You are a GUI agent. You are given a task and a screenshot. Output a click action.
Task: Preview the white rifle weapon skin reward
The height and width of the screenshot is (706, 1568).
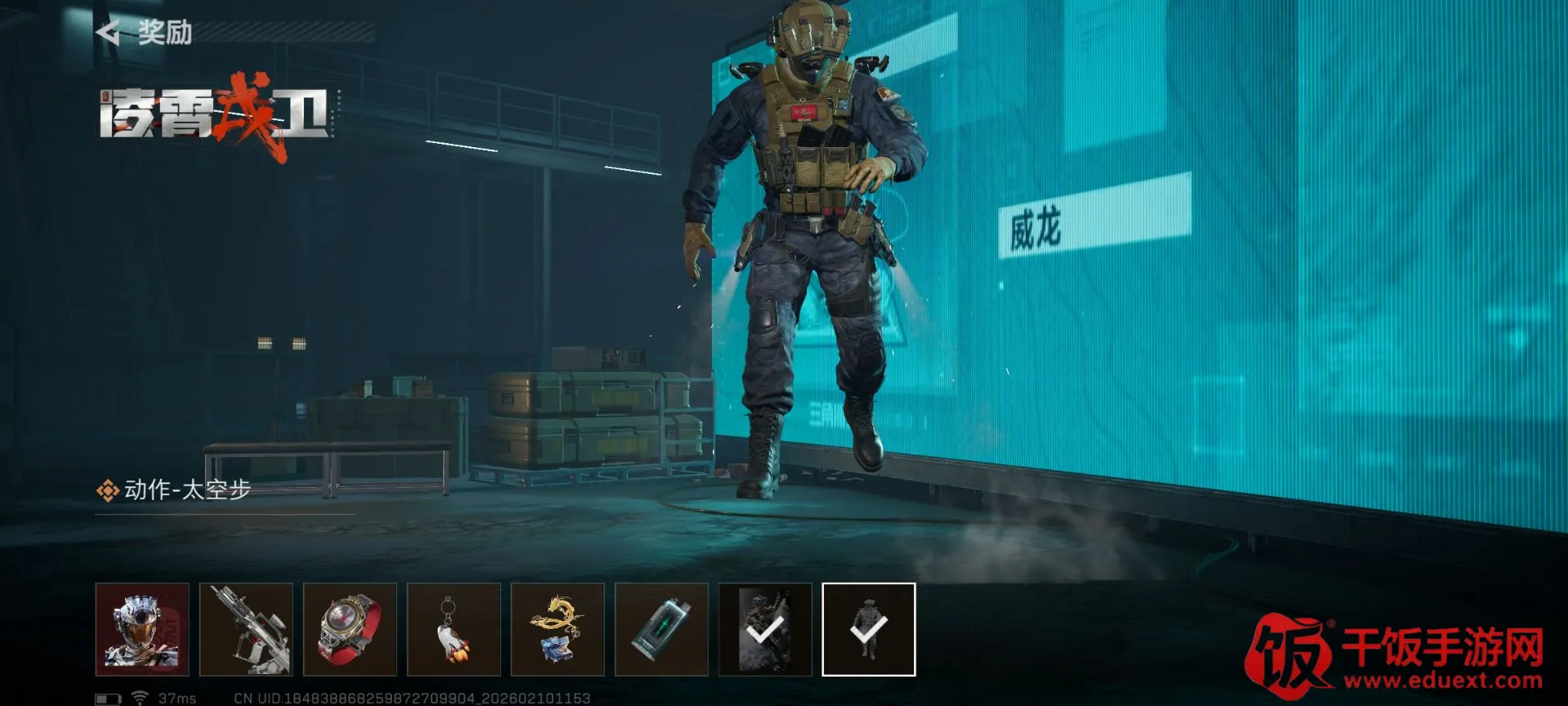coord(246,629)
